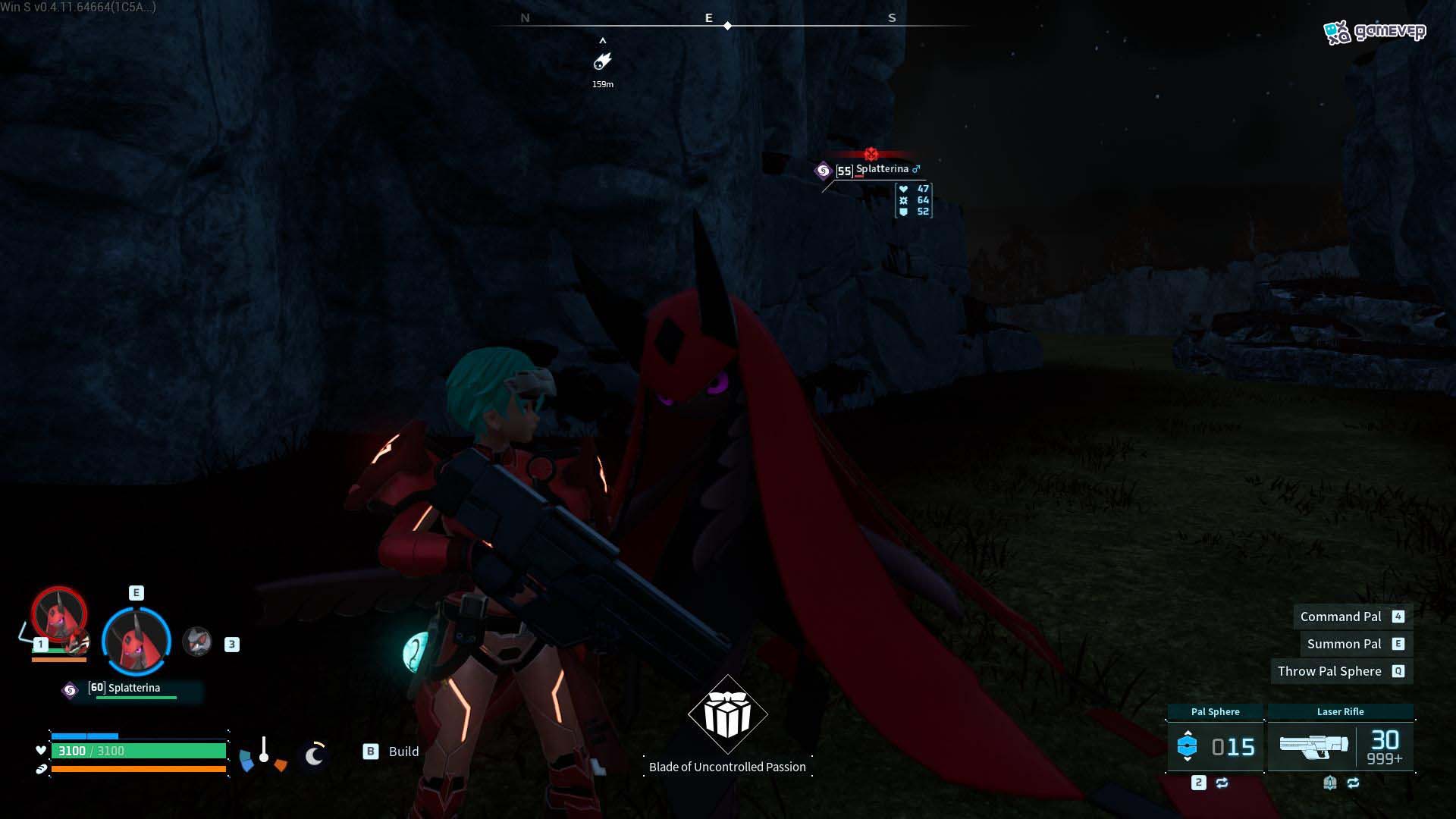Click the green health bar showing 3100/3100

pos(140,751)
